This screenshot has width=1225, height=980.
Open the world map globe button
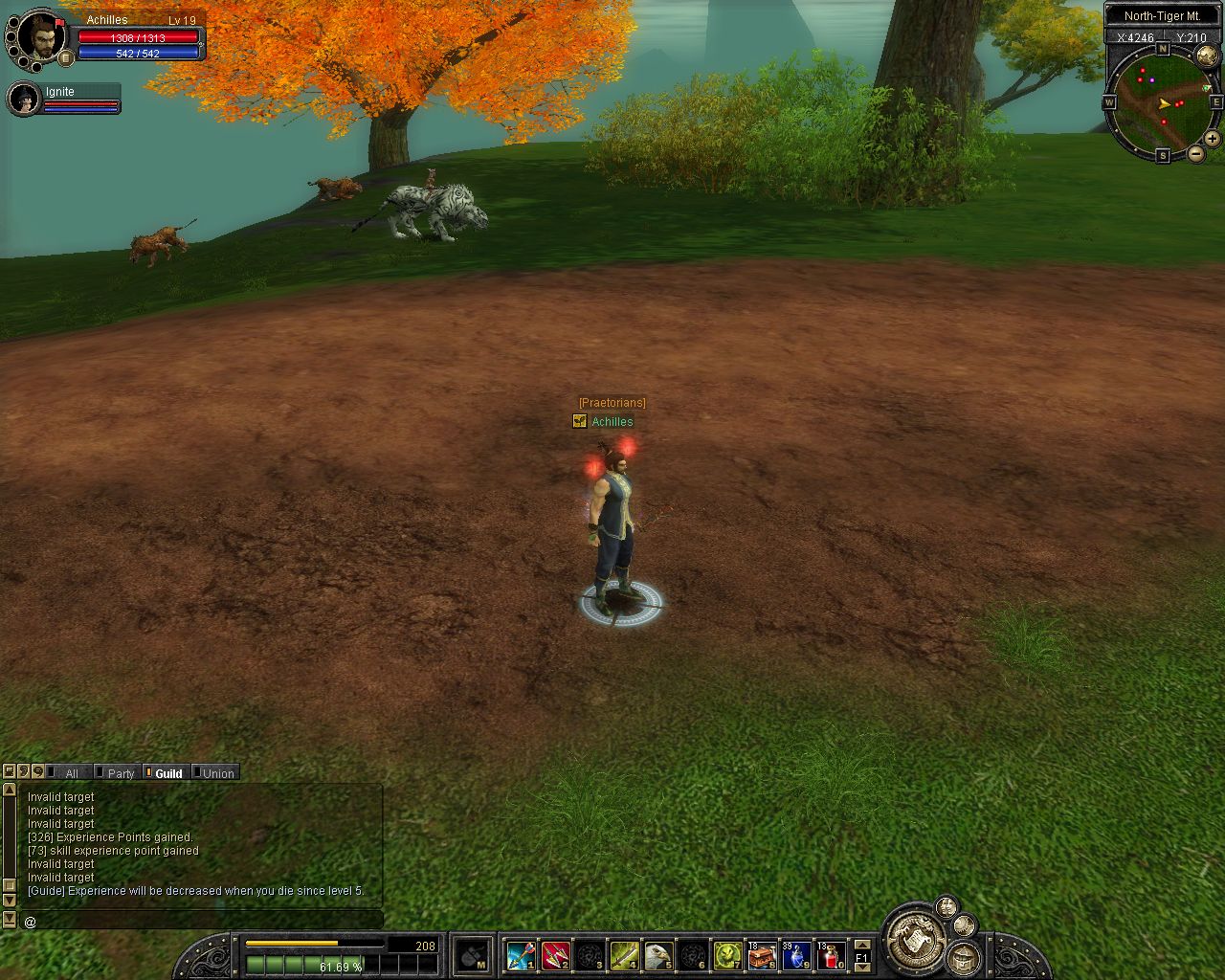tap(1208, 56)
